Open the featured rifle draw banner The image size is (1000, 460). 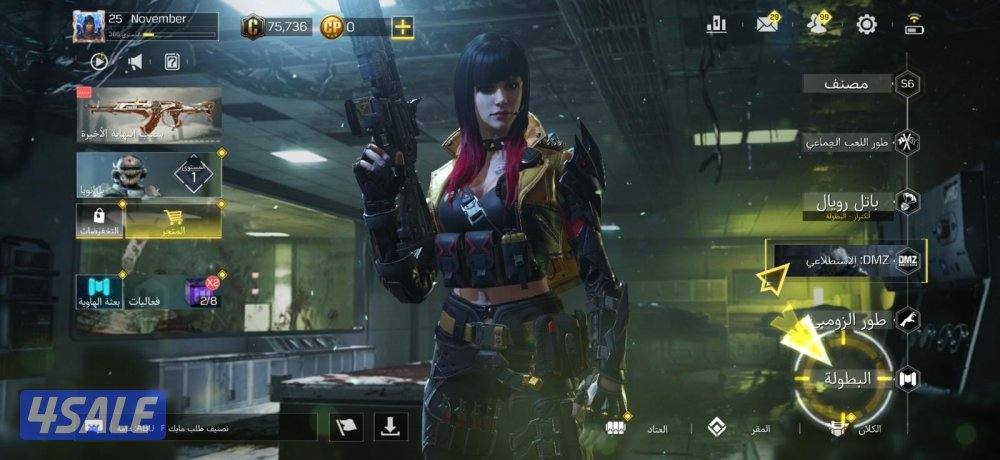(149, 114)
